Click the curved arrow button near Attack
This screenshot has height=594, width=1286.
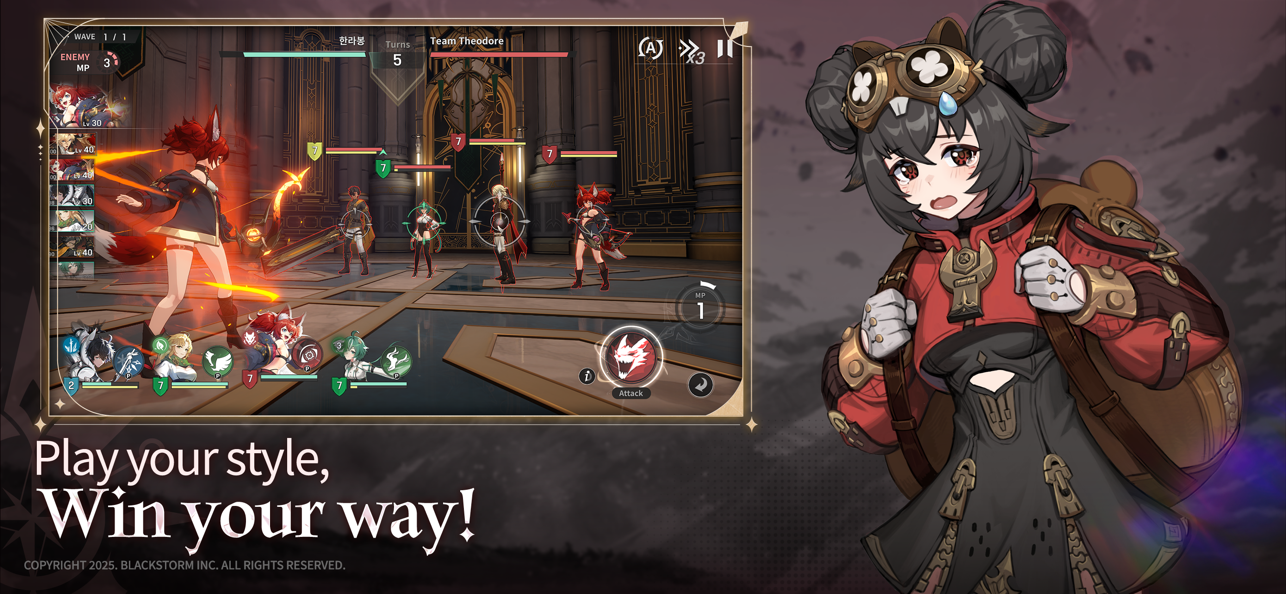pyautogui.click(x=700, y=384)
